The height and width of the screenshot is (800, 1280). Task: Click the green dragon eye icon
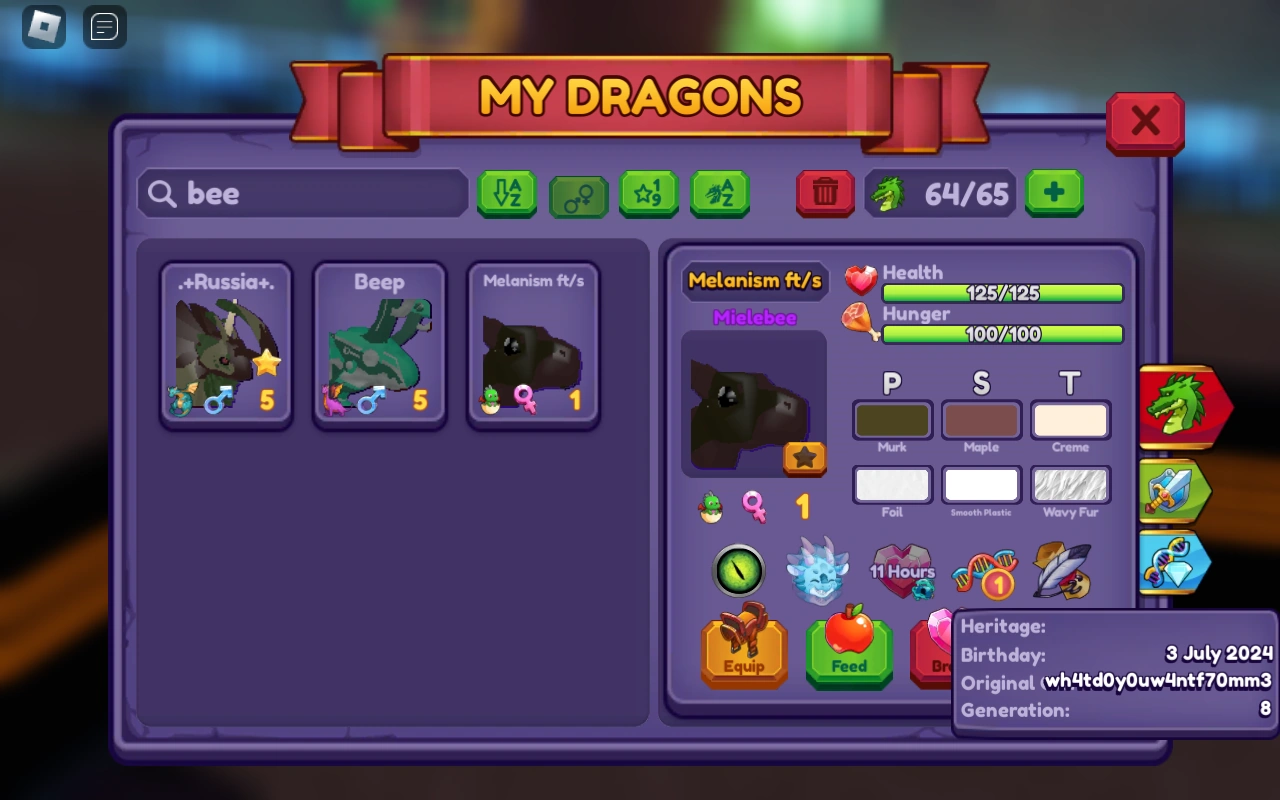pos(739,571)
